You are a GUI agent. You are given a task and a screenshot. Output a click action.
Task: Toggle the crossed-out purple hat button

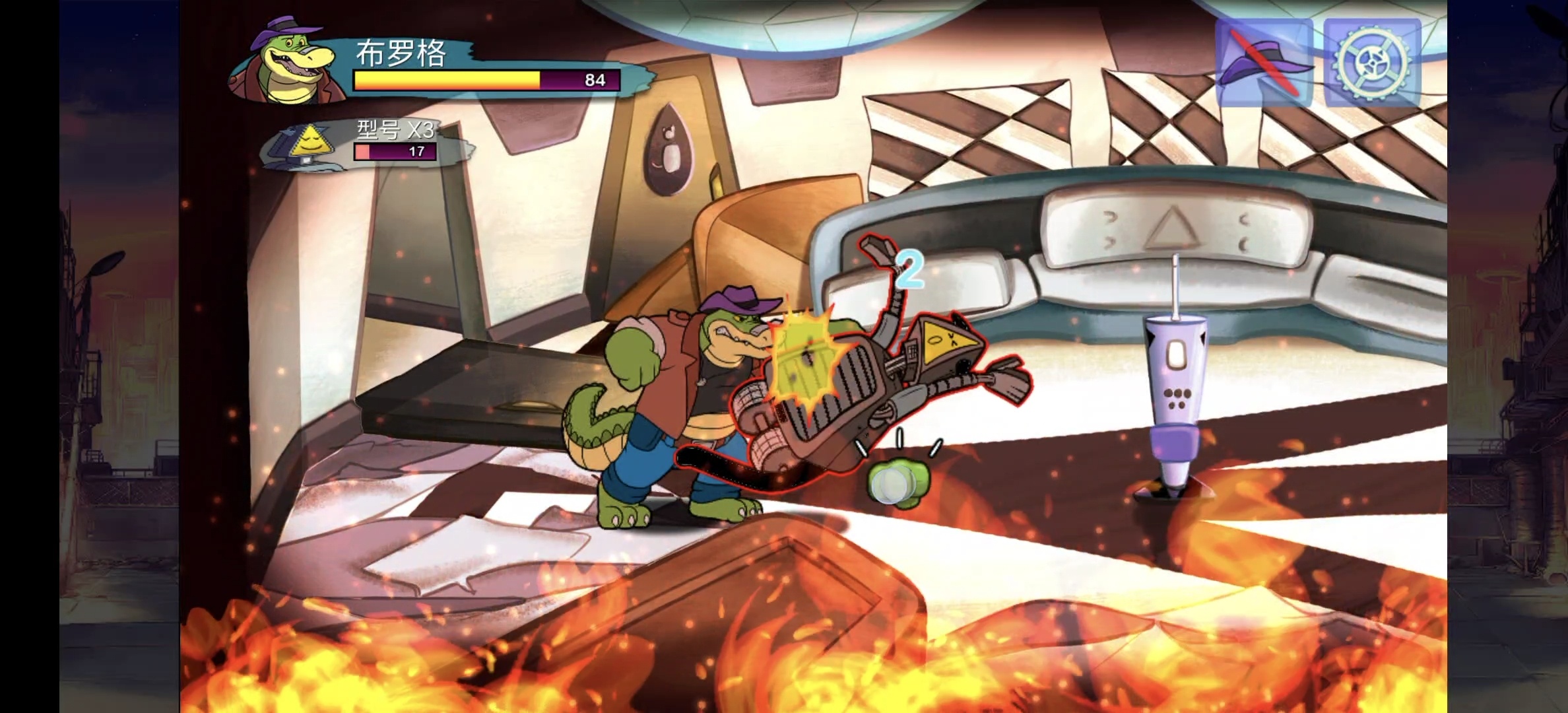click(x=1263, y=63)
